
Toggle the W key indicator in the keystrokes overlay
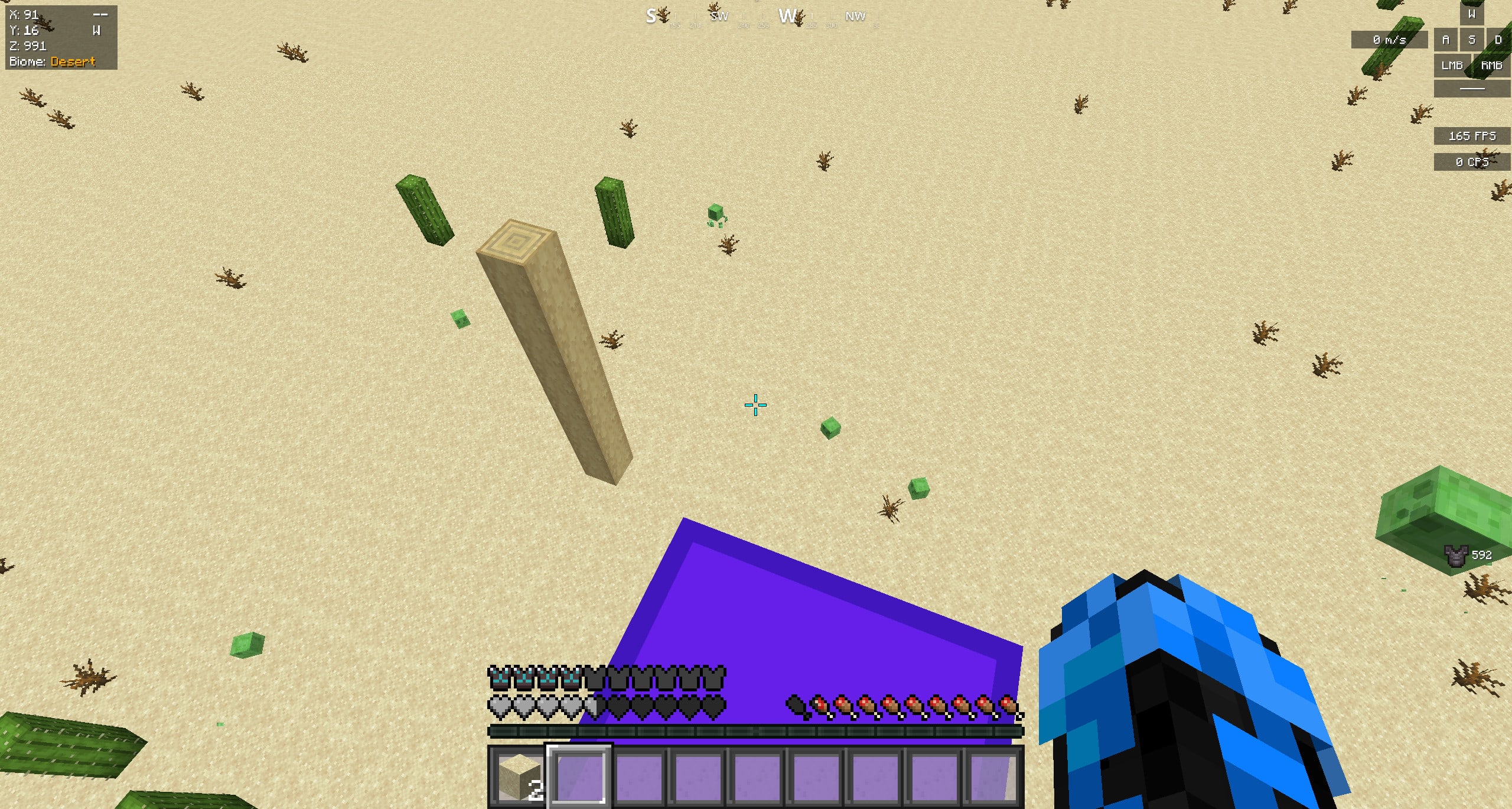pos(1472,14)
